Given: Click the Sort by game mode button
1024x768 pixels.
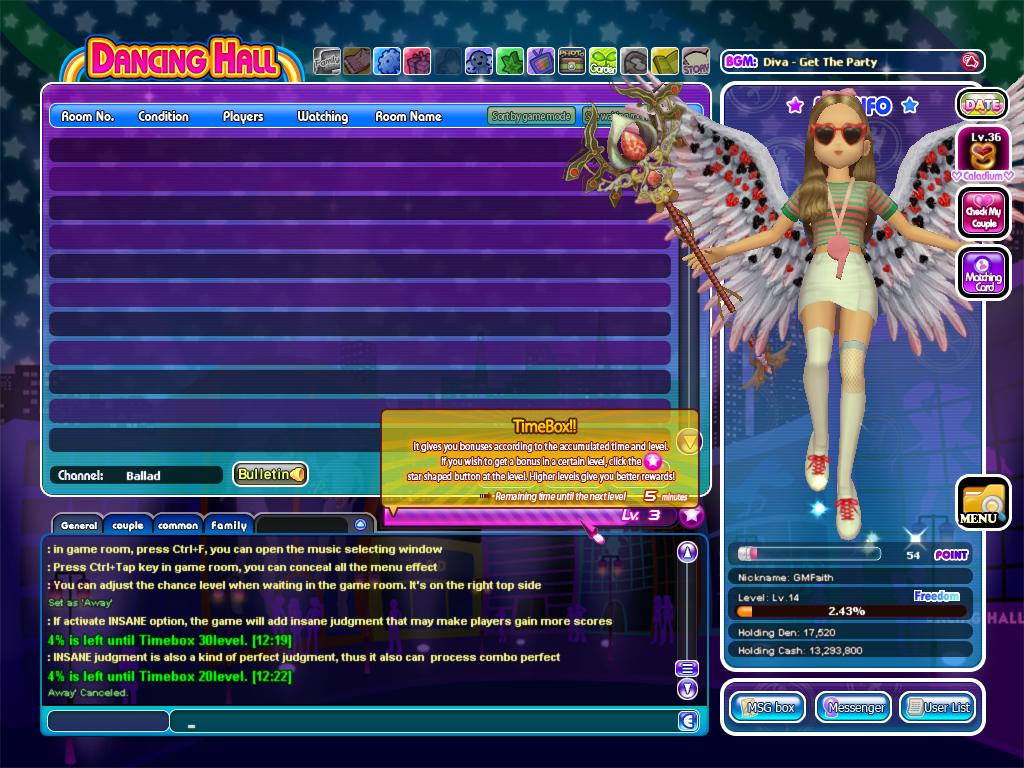Looking at the screenshot, I should click(x=532, y=116).
